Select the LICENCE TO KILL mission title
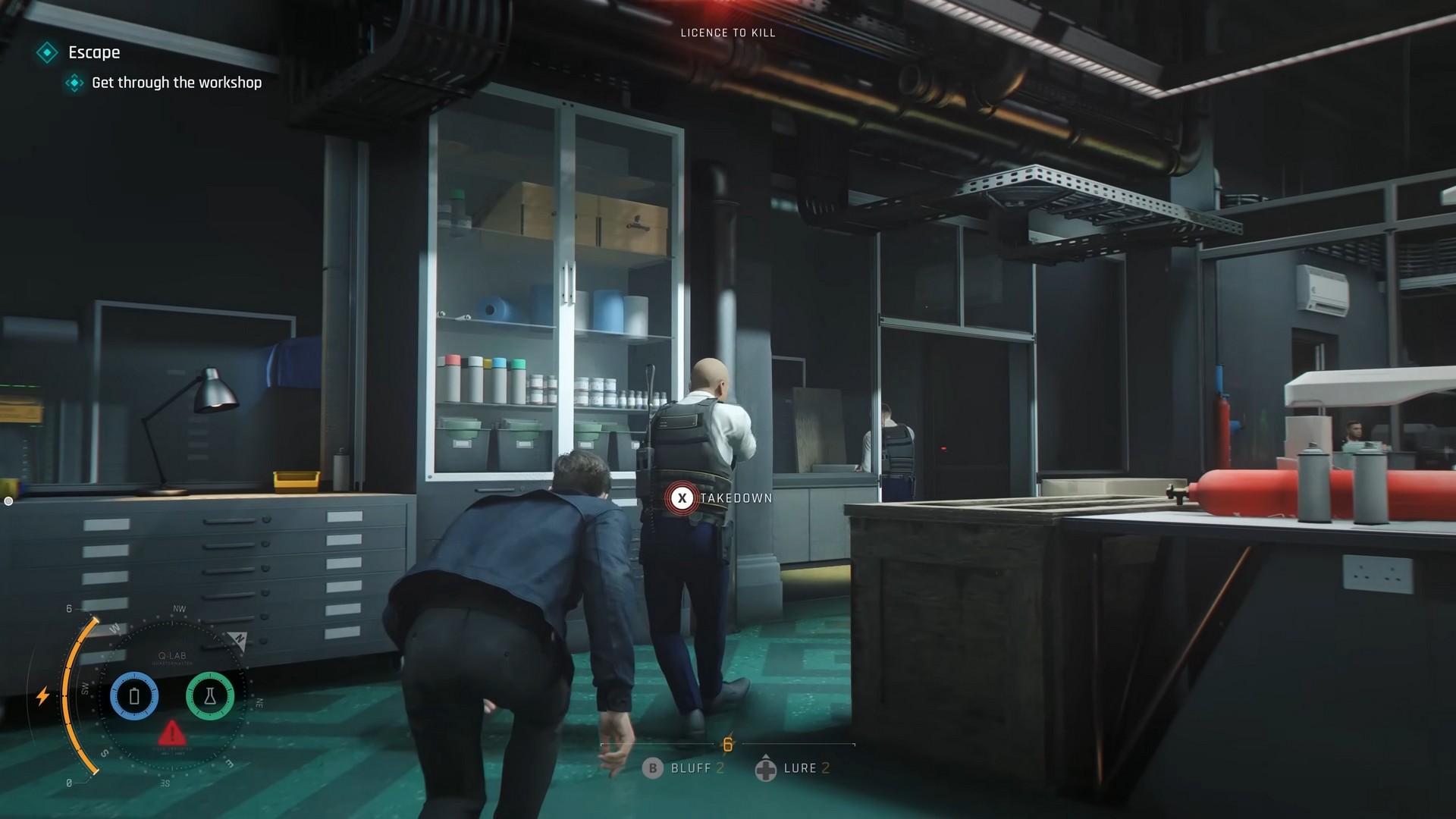 click(727, 33)
